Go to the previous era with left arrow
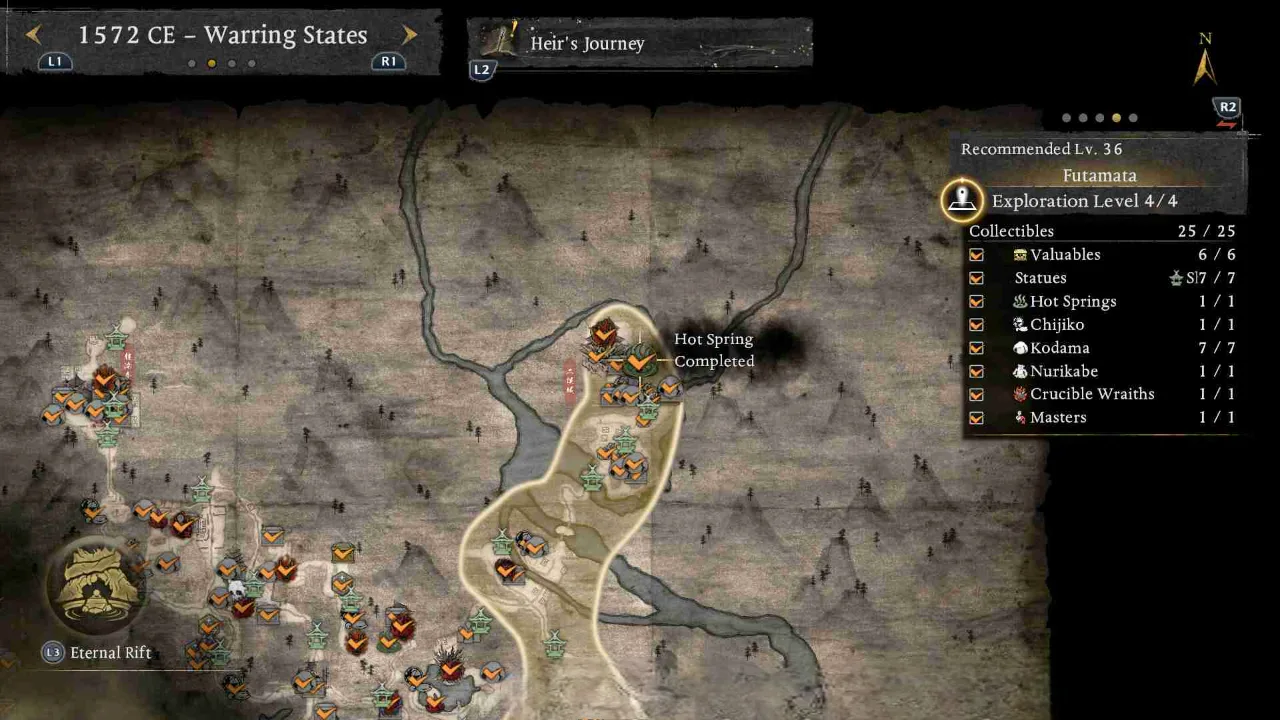1280x720 pixels. tap(33, 35)
